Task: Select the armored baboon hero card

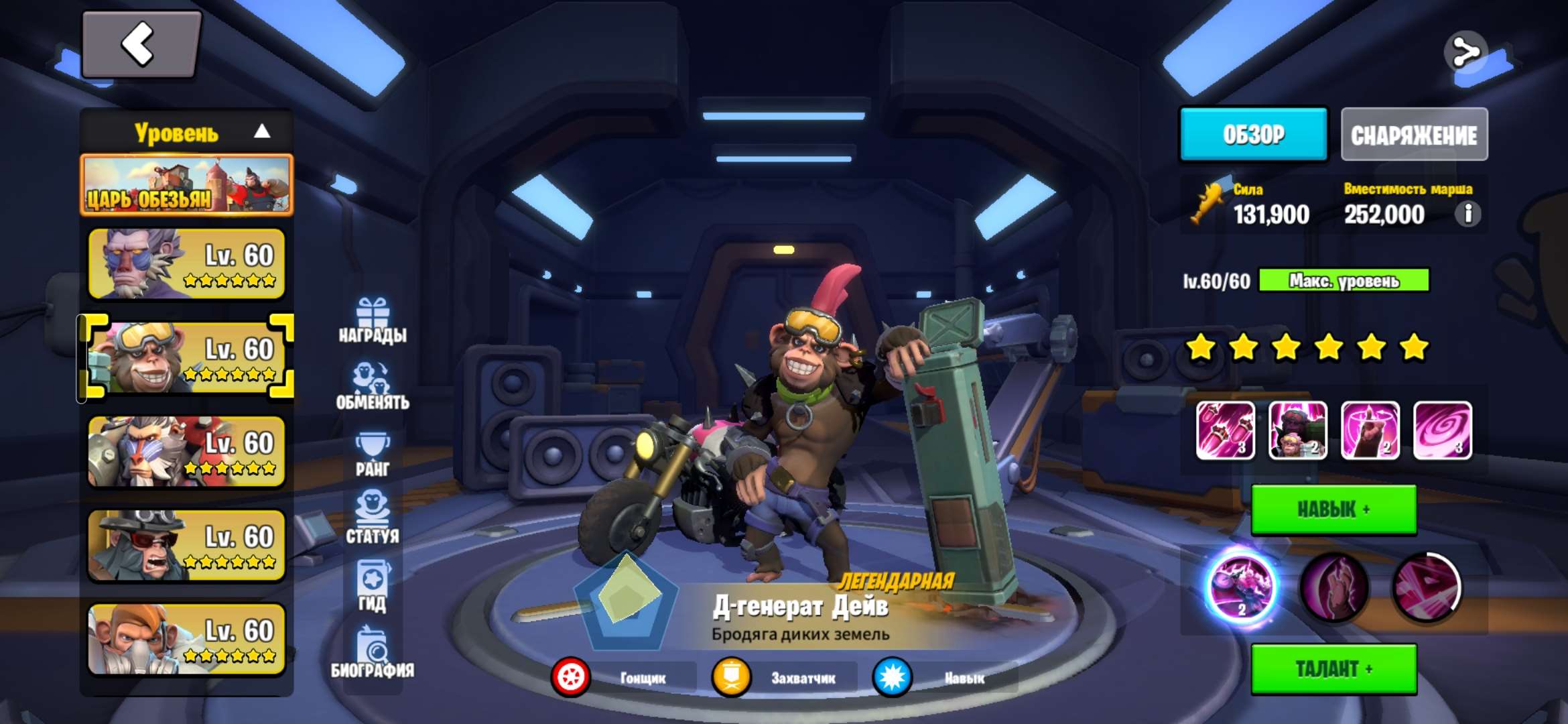Action: [x=186, y=451]
